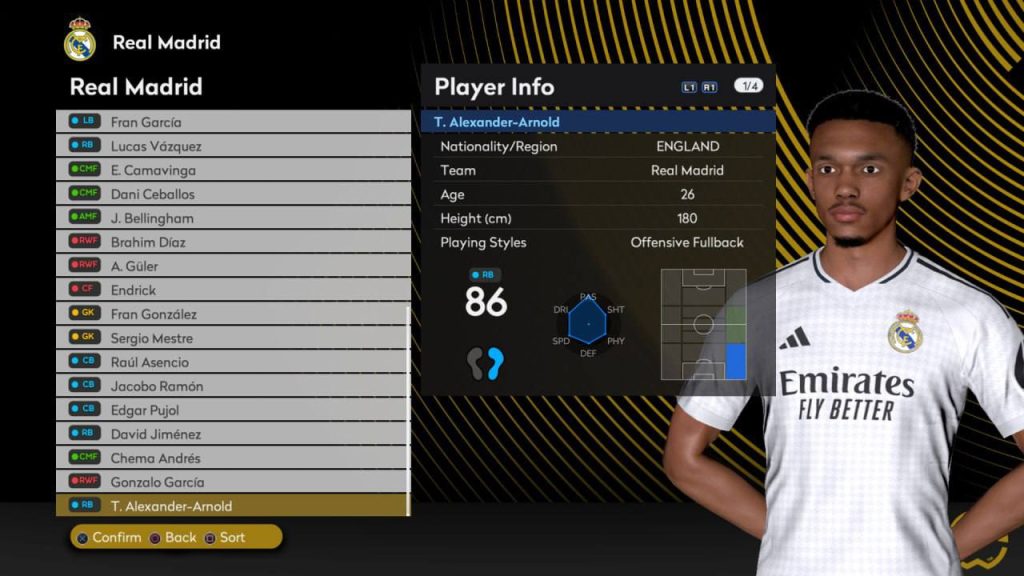Select Fran García in the squad list
The image size is (1024, 576).
[233, 122]
